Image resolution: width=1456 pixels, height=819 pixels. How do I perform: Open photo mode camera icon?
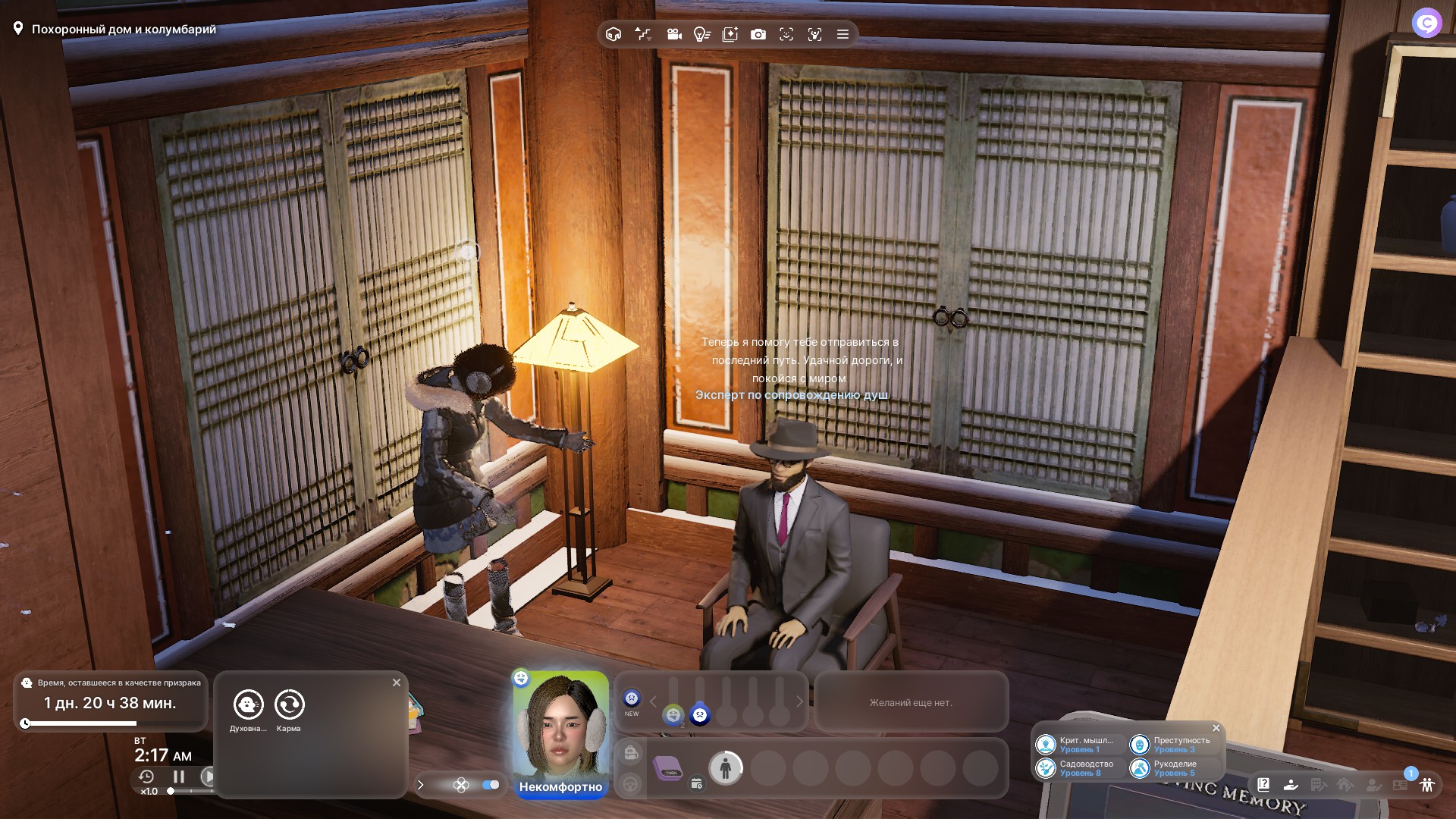(x=758, y=34)
